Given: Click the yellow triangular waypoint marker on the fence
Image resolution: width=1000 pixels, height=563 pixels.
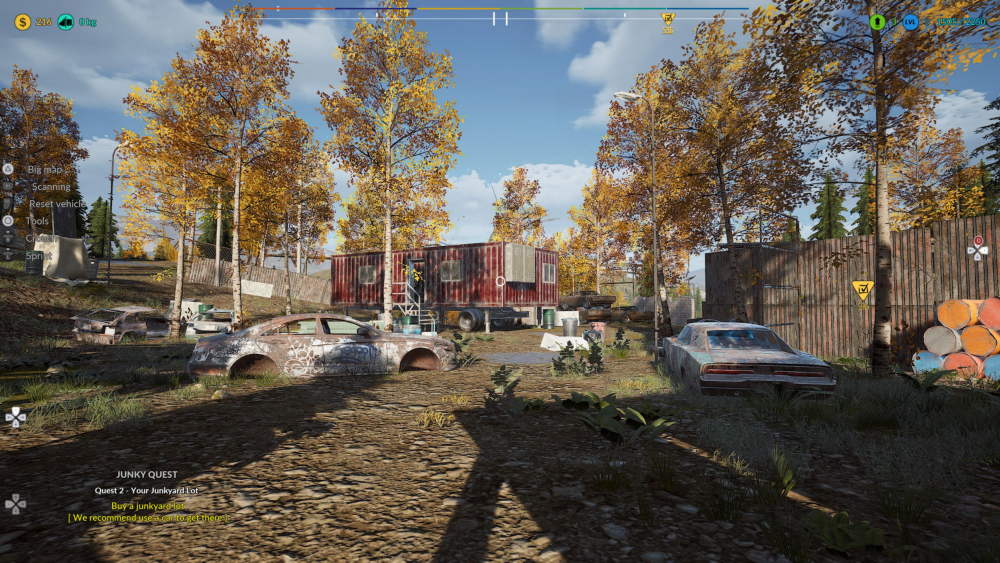Looking at the screenshot, I should [x=862, y=290].
